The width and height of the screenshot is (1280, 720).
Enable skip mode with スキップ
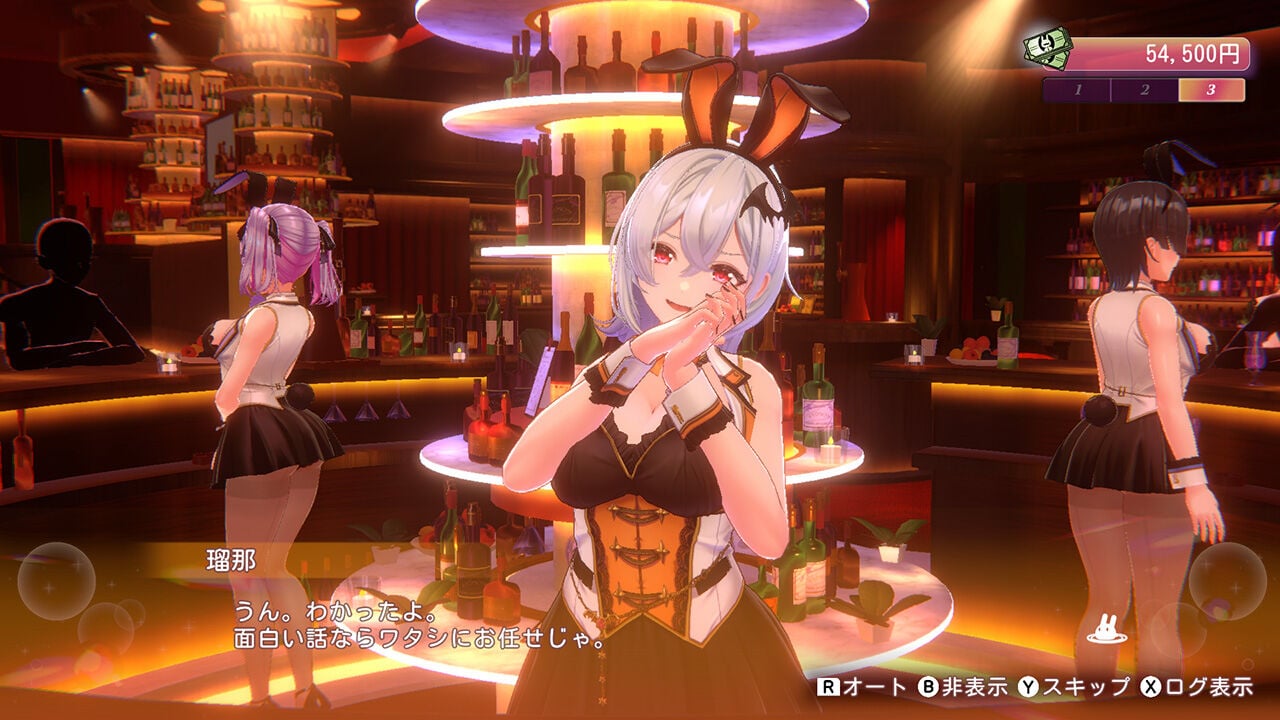point(1085,688)
